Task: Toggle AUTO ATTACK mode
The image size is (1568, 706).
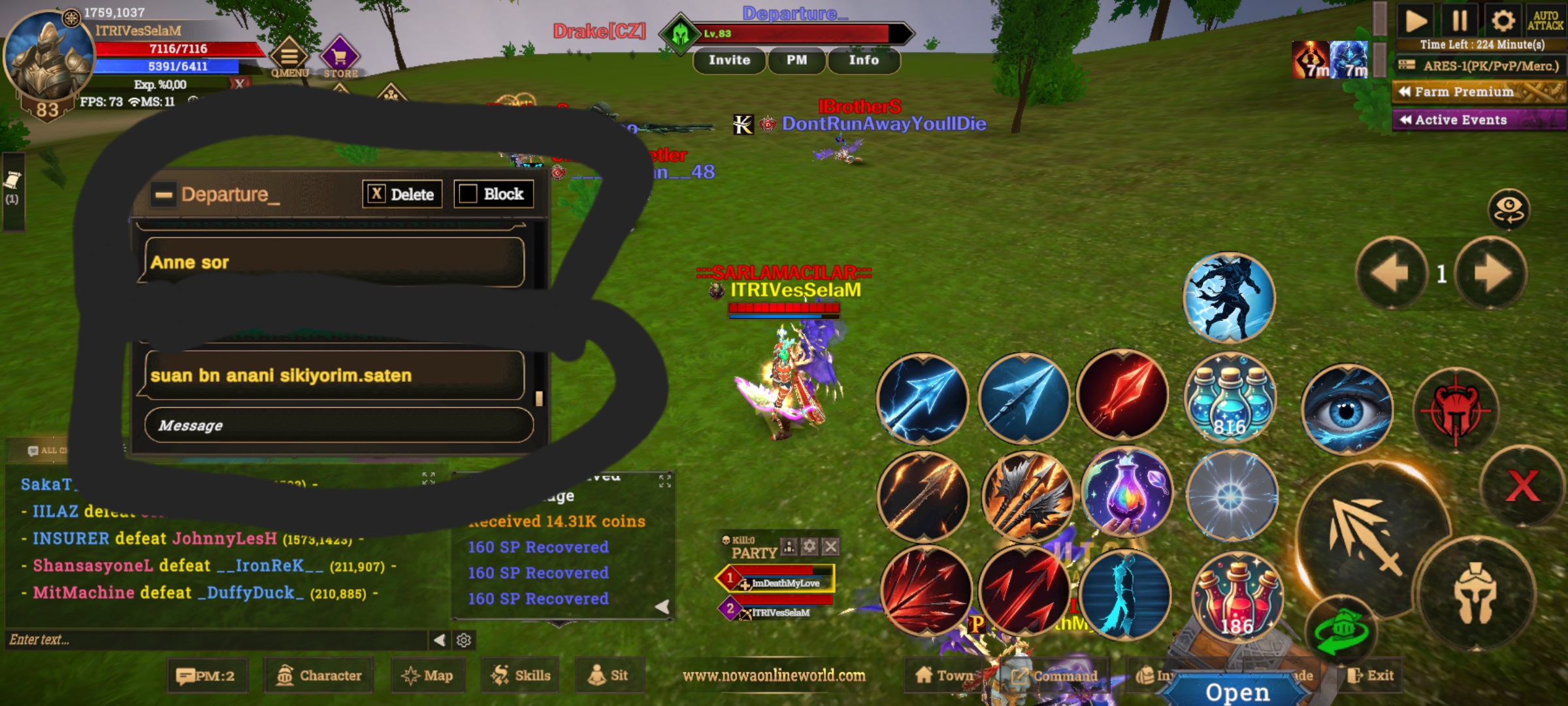Action: [1544, 21]
